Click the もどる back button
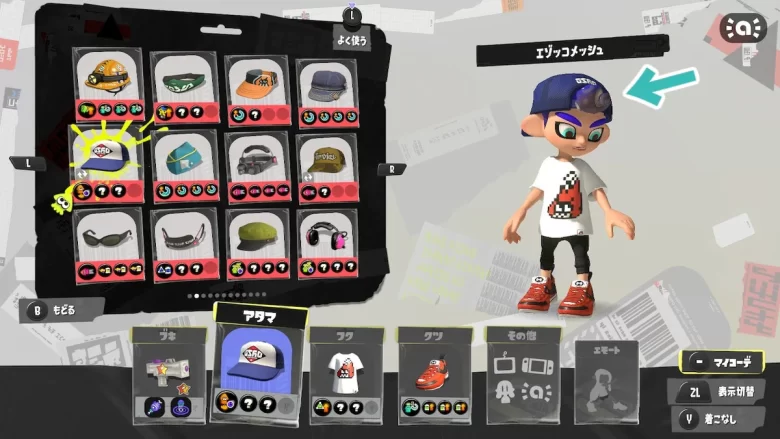This screenshot has height=439, width=780. tap(62, 309)
